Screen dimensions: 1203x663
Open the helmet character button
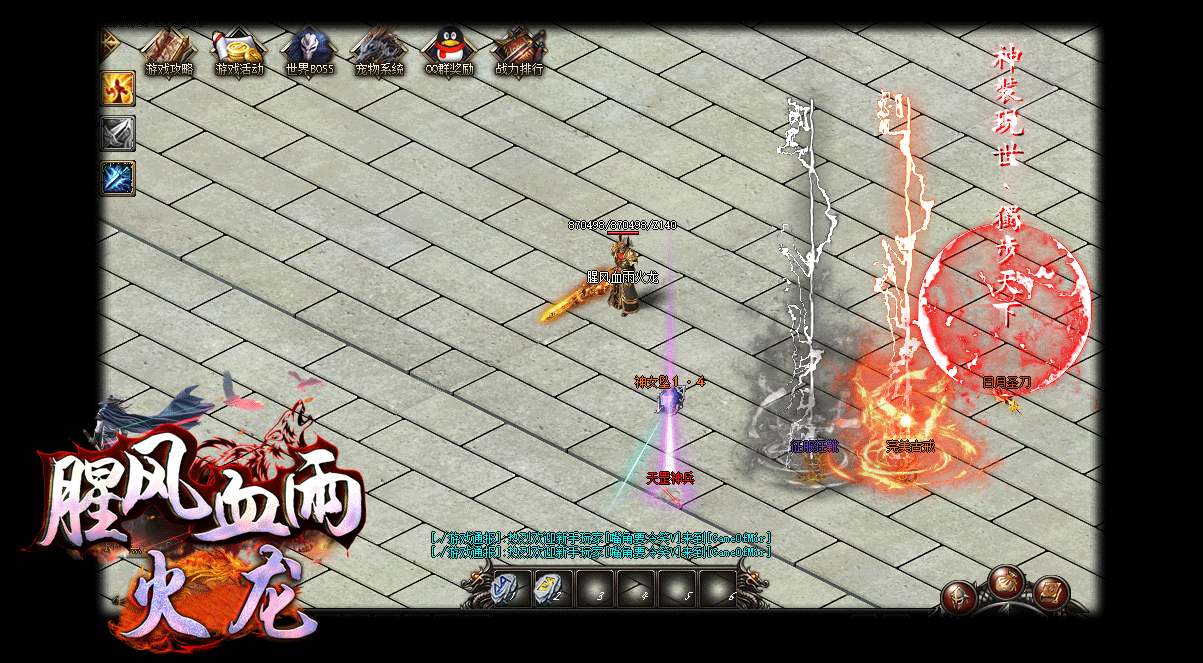tap(959, 597)
